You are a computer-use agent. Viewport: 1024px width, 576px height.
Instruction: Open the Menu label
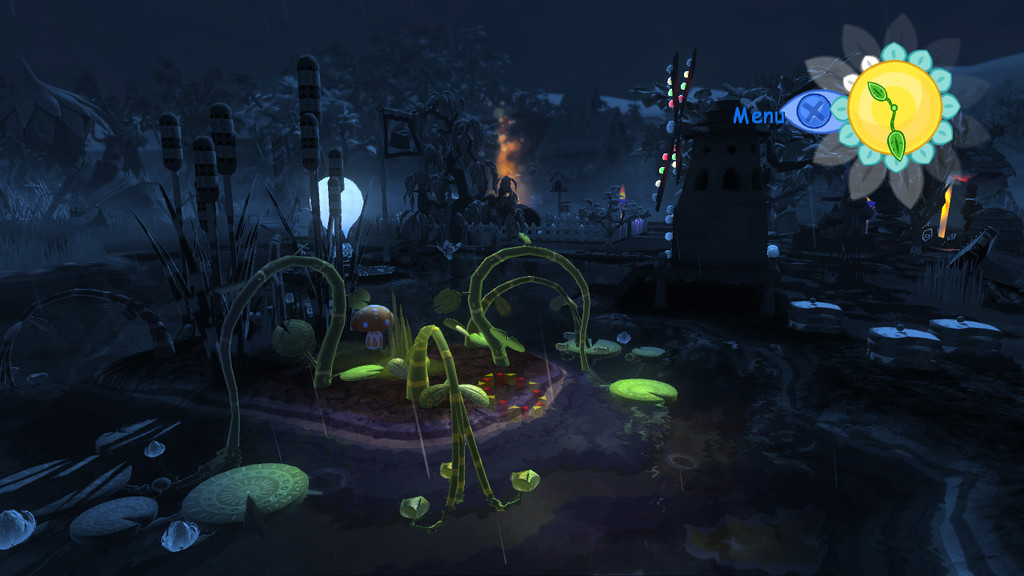(x=759, y=115)
